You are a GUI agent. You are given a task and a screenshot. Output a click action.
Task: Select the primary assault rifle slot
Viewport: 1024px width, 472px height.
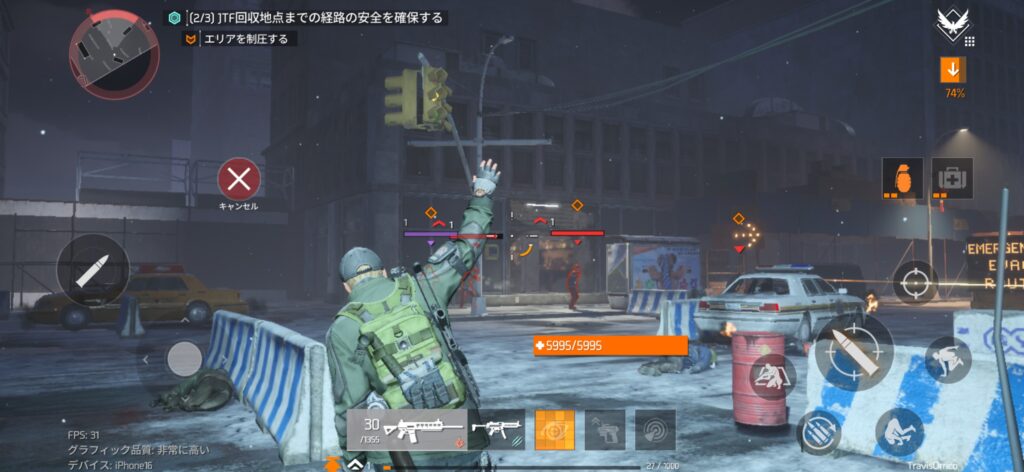(407, 430)
